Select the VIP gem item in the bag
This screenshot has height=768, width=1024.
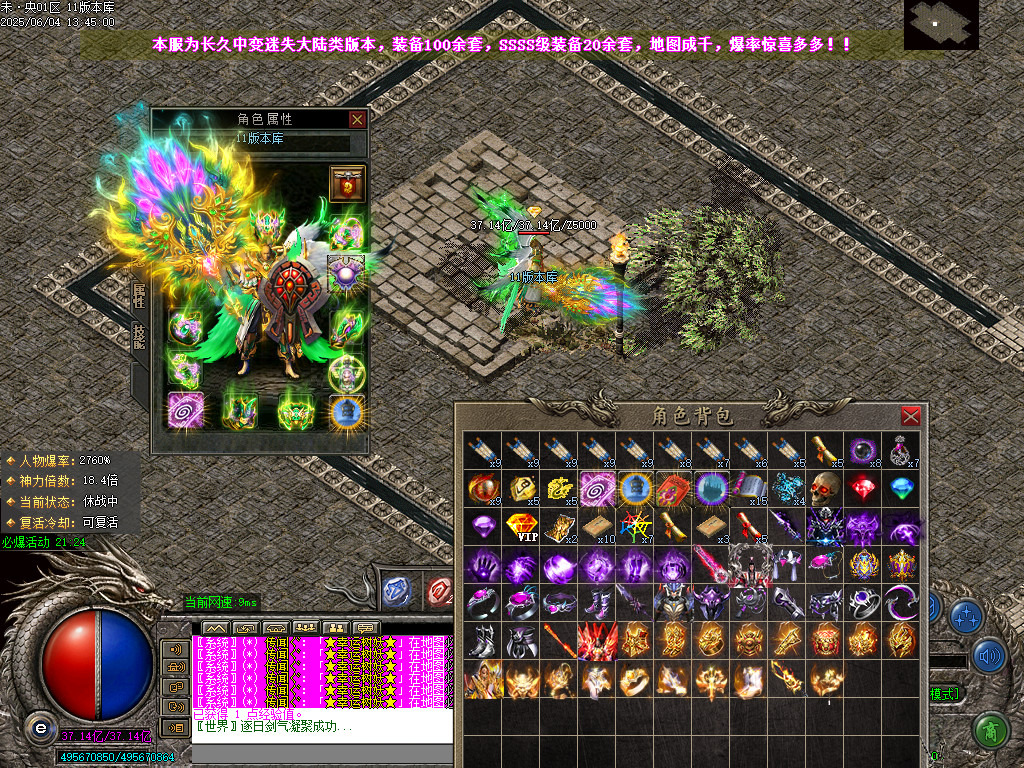[x=522, y=527]
